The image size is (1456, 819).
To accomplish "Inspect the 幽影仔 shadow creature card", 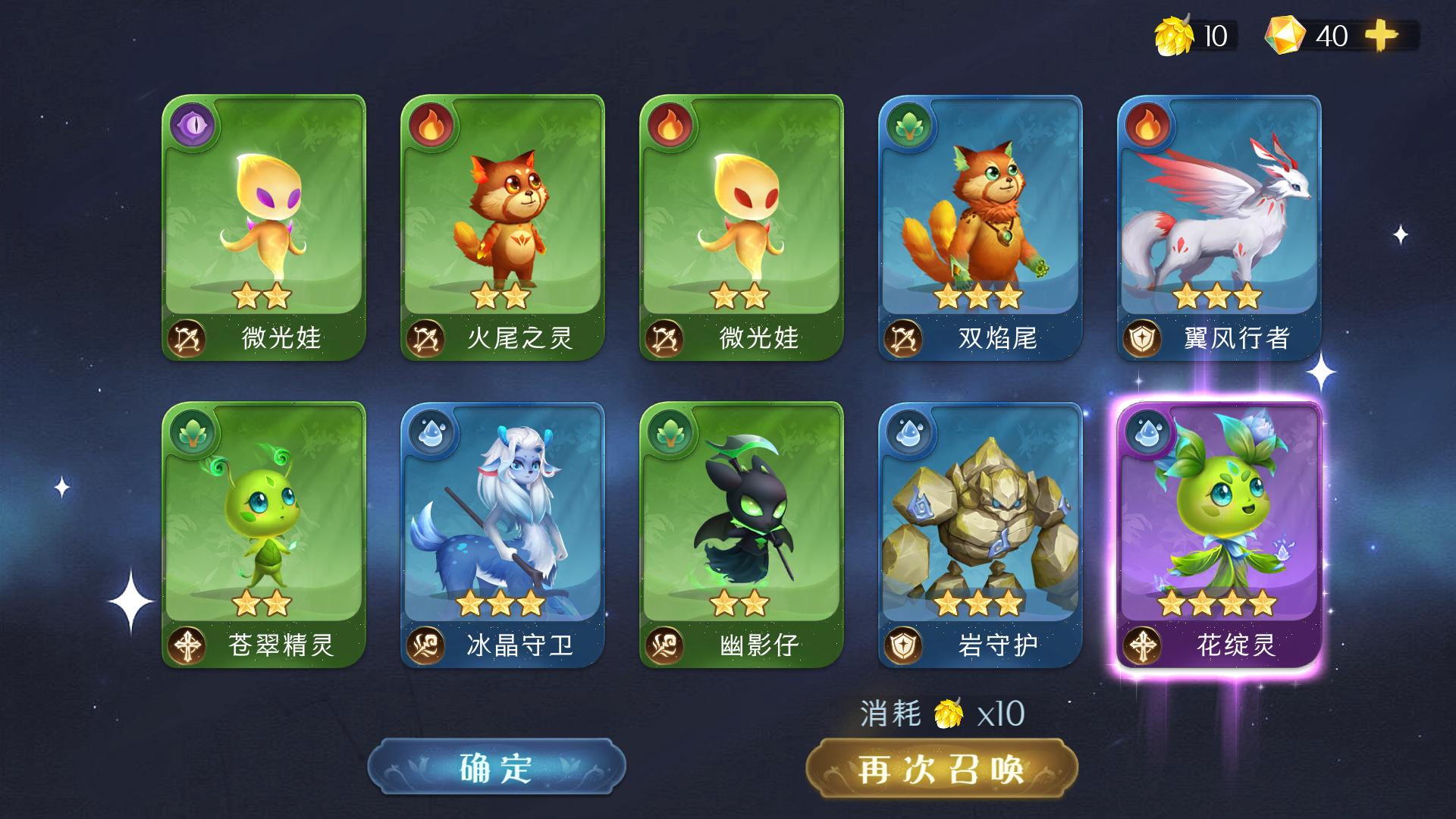I will tap(742, 535).
